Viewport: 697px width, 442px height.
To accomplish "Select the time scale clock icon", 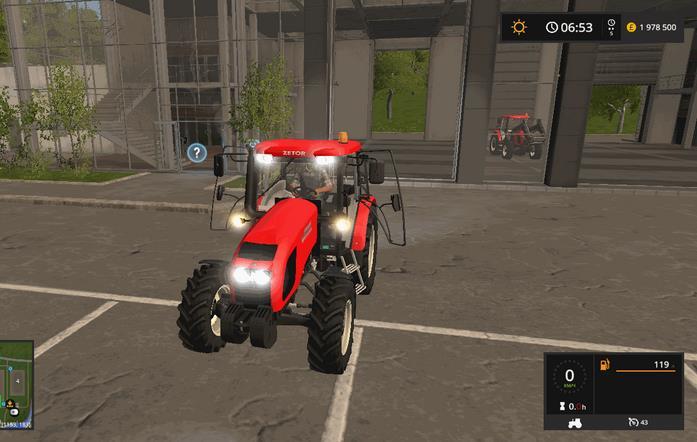I will pos(552,27).
